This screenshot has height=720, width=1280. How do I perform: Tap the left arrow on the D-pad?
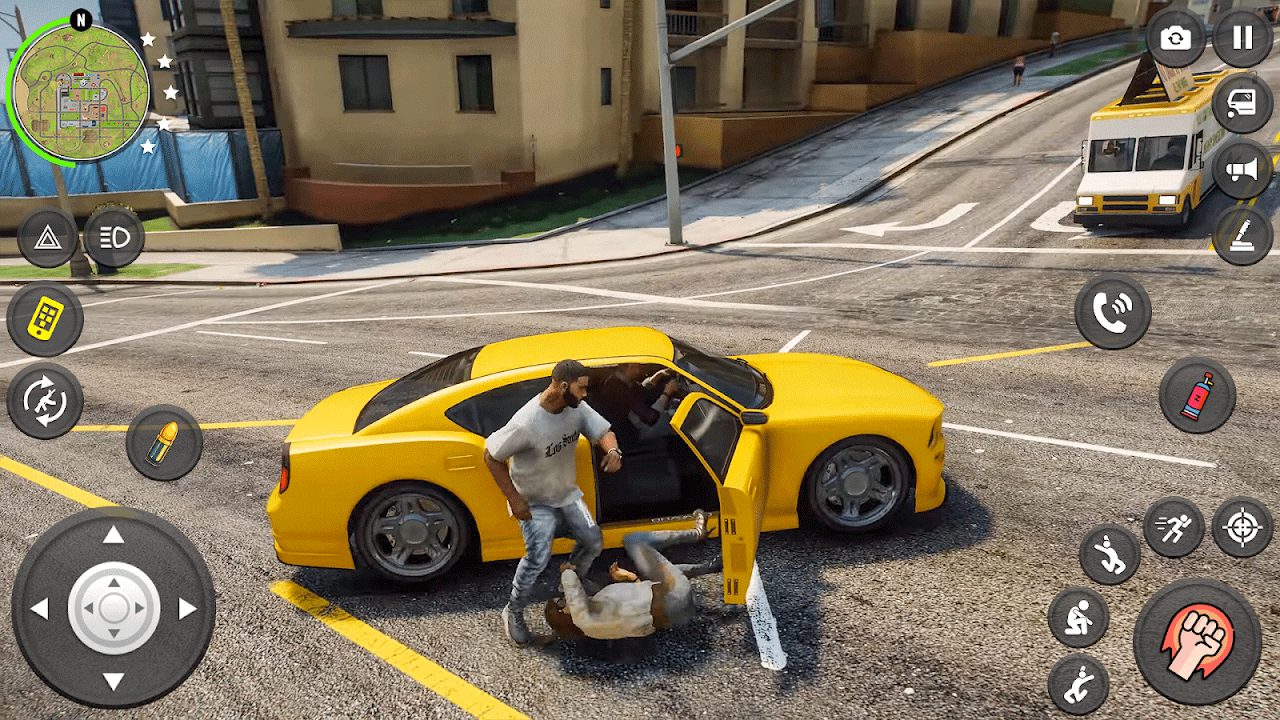click(40, 608)
